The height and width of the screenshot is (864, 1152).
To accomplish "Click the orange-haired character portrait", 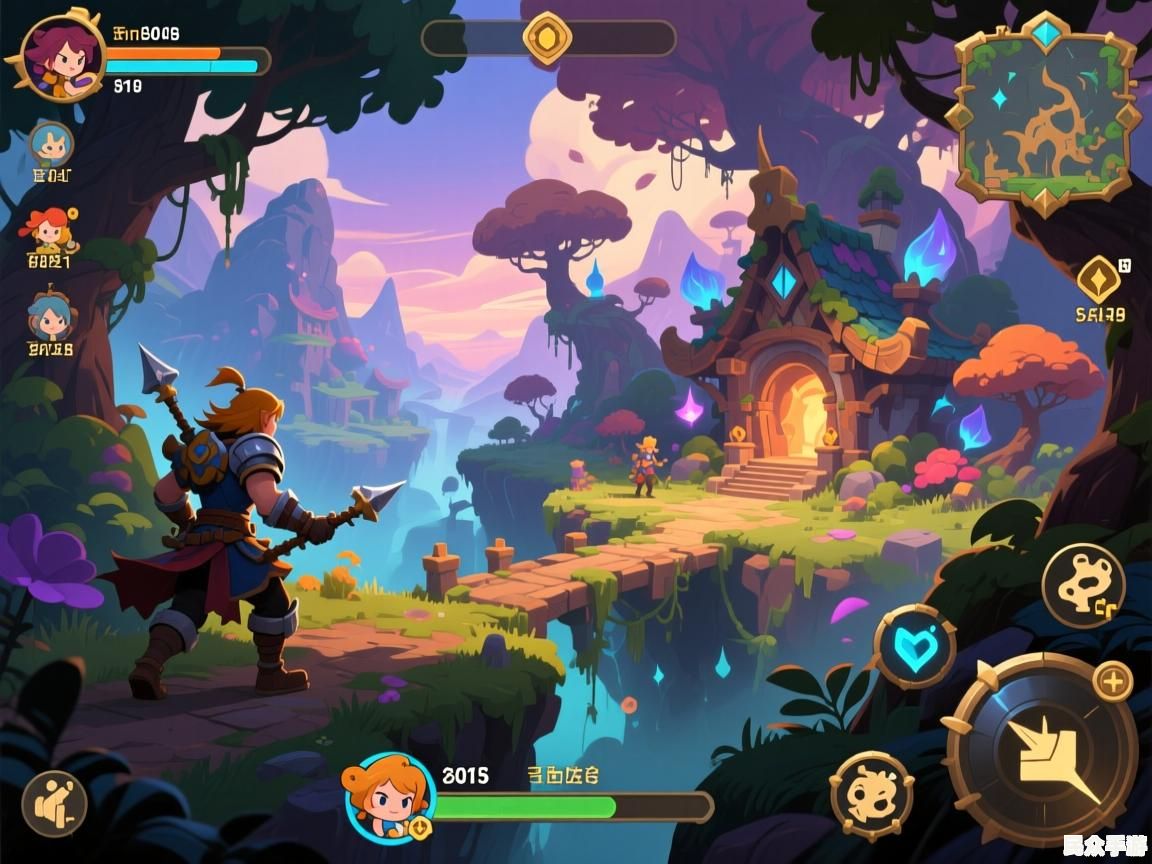I will pos(390,797).
